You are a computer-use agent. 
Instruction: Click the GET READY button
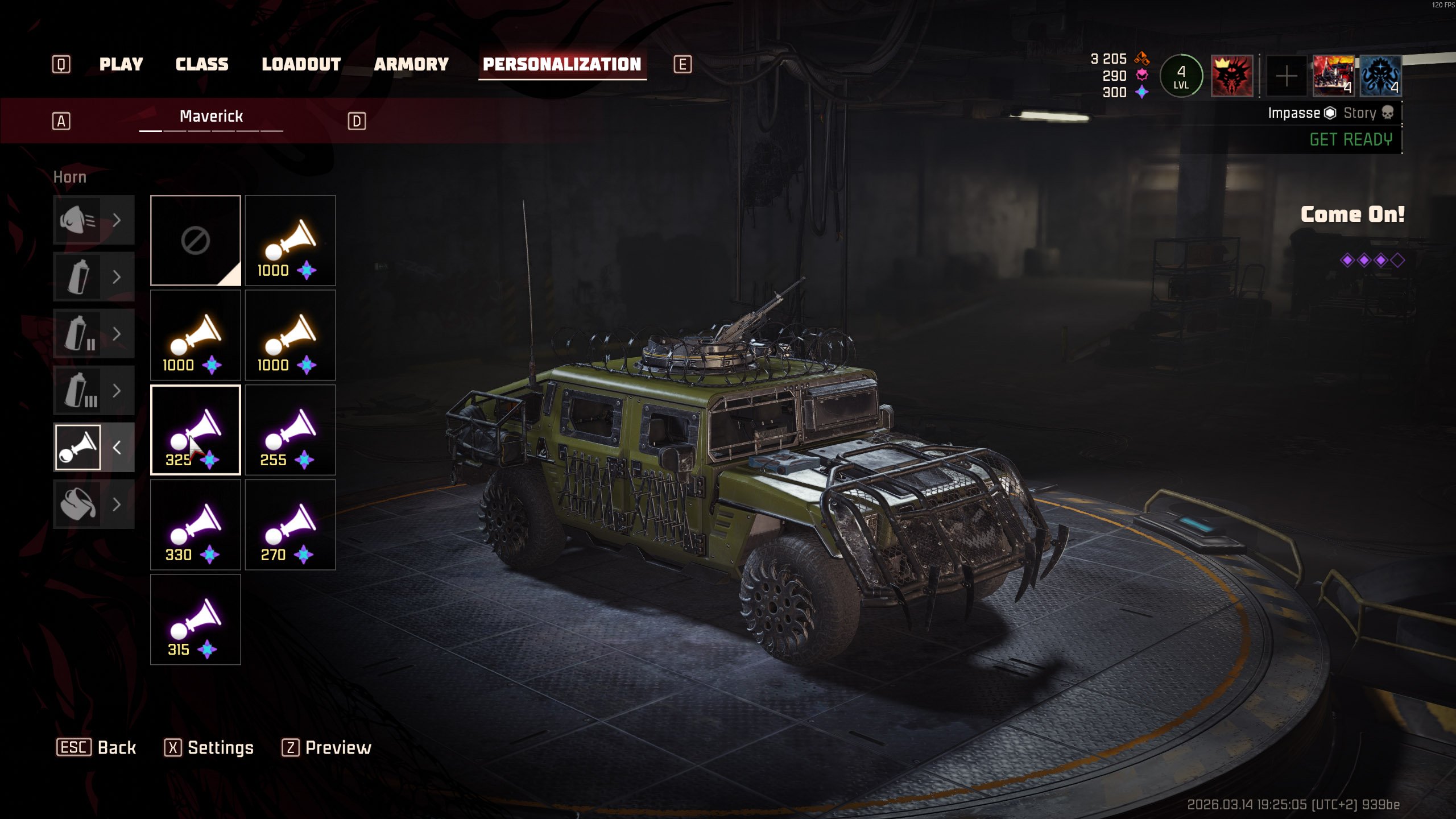[x=1350, y=139]
